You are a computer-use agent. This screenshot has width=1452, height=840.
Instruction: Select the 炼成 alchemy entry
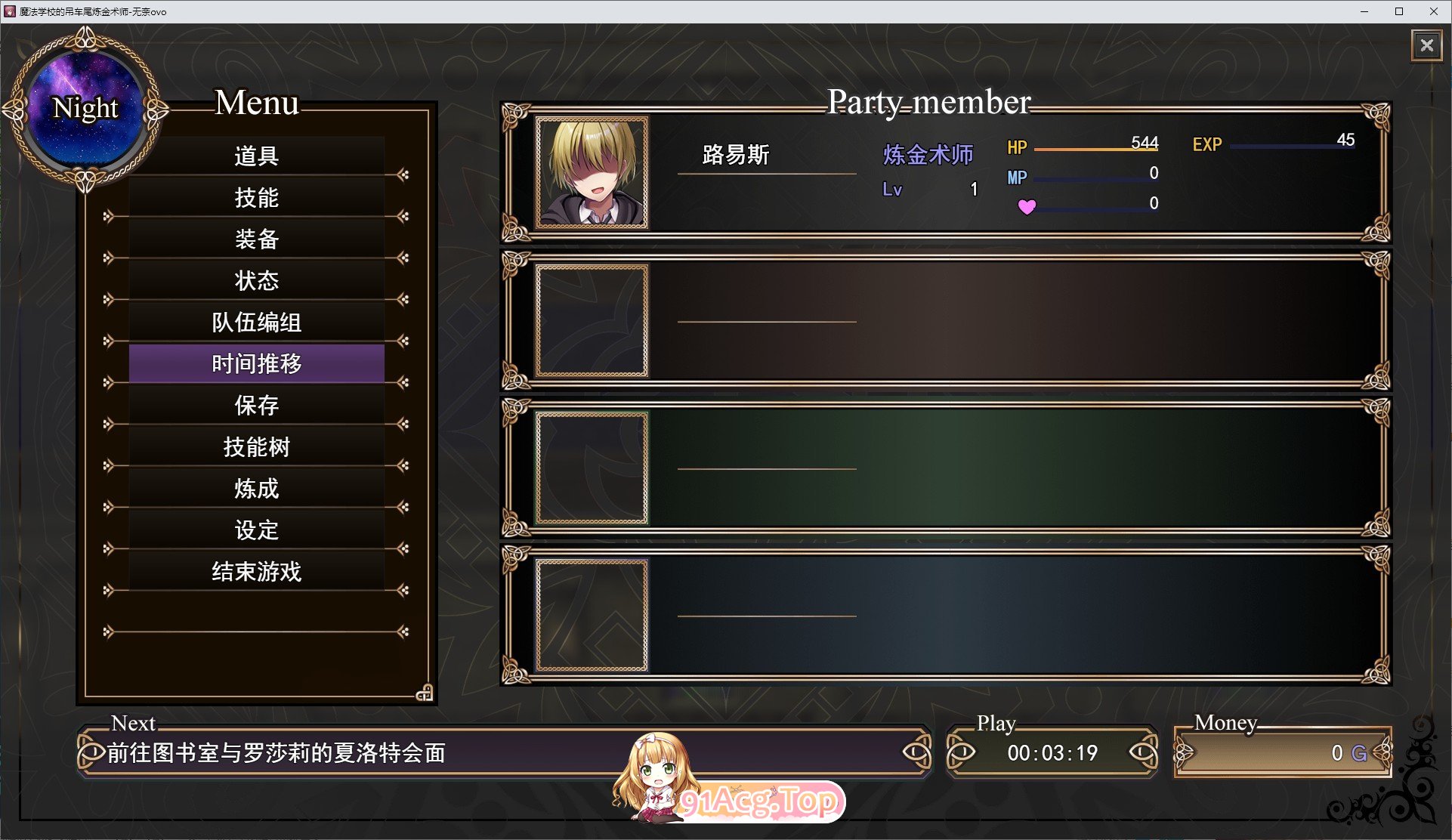pyautogui.click(x=256, y=489)
